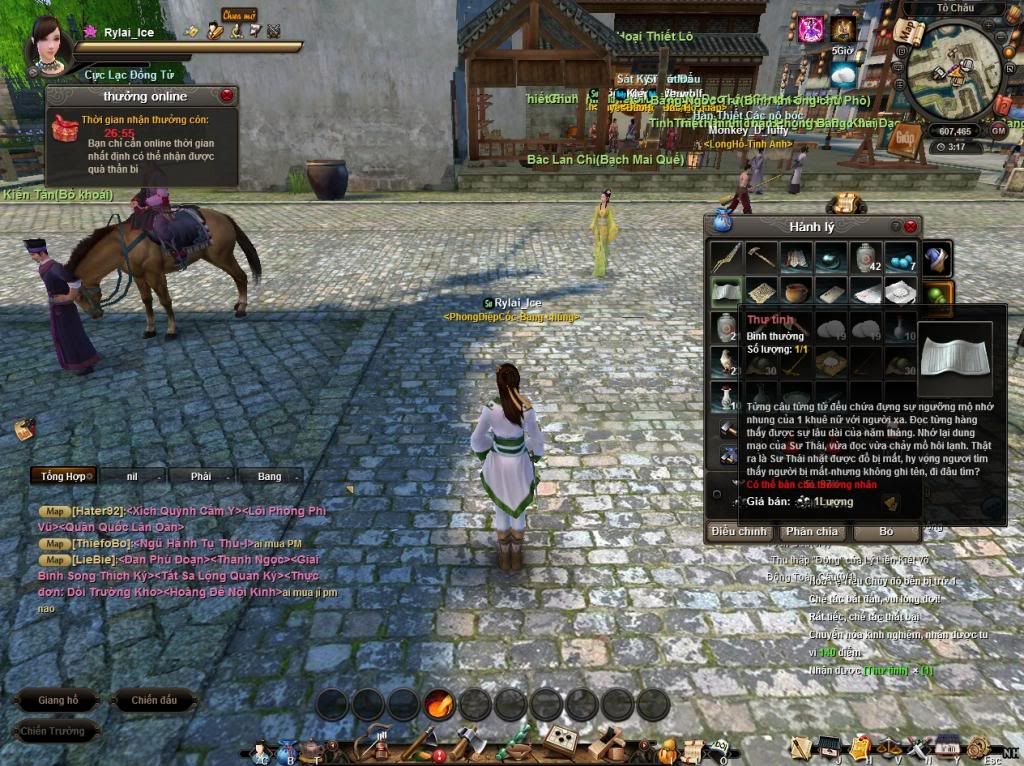Select the white jar with 42 count
The height and width of the screenshot is (766, 1024).
pos(865,258)
